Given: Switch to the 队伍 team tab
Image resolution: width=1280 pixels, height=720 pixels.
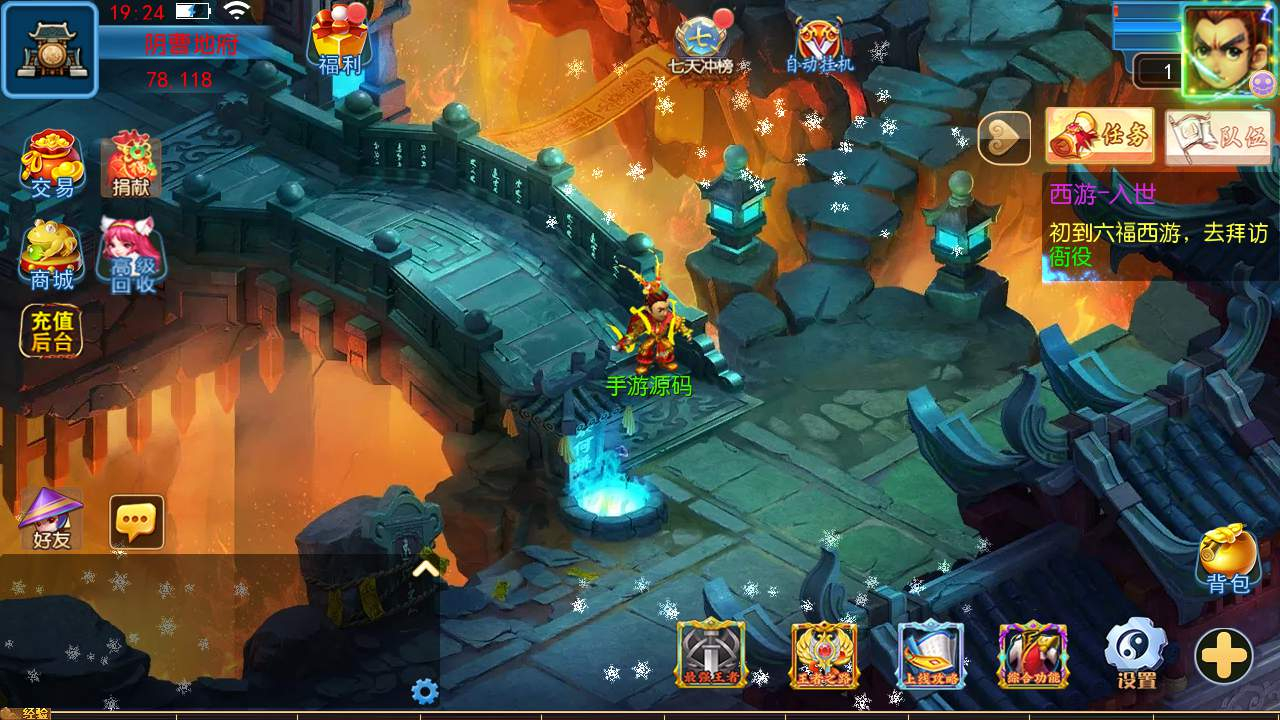Looking at the screenshot, I should (1218, 136).
